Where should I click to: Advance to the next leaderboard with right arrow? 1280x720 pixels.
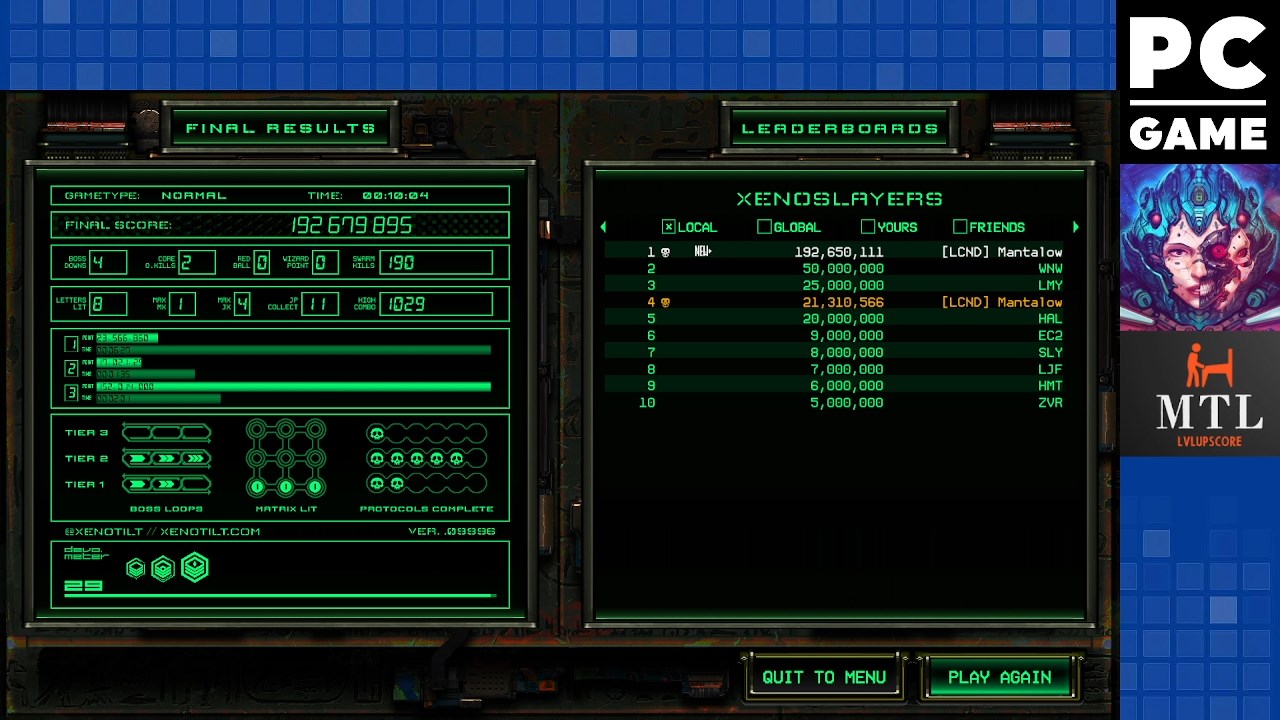pos(1075,227)
